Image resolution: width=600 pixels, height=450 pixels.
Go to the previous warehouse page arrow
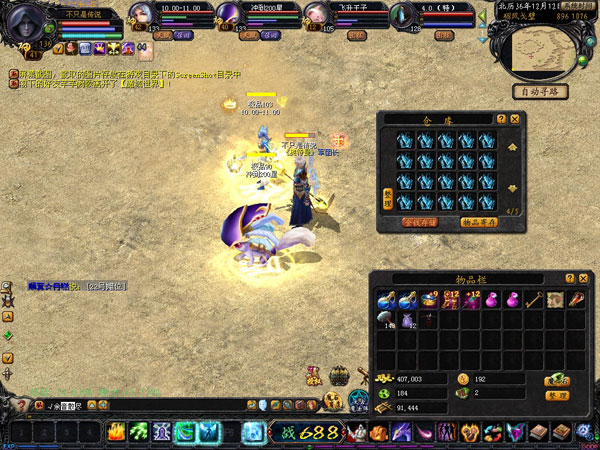tap(514, 147)
